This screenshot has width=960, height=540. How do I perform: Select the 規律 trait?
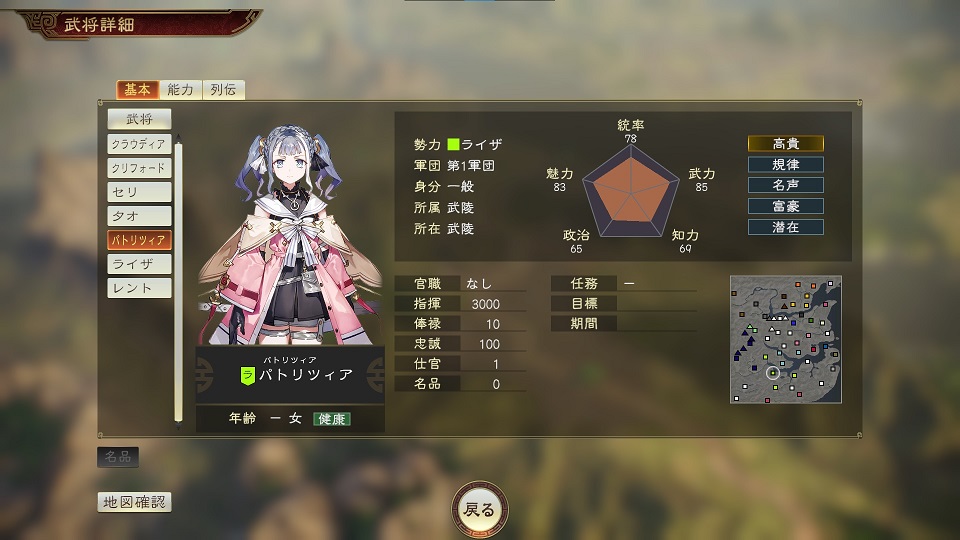click(x=786, y=164)
